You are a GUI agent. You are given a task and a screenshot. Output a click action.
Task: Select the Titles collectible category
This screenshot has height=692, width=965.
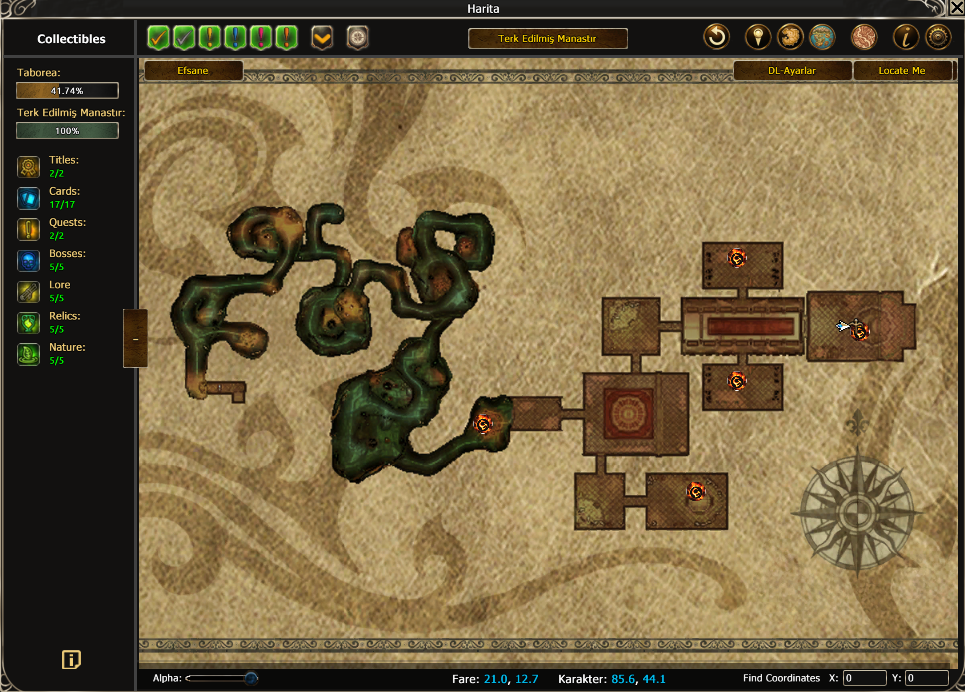point(29,166)
